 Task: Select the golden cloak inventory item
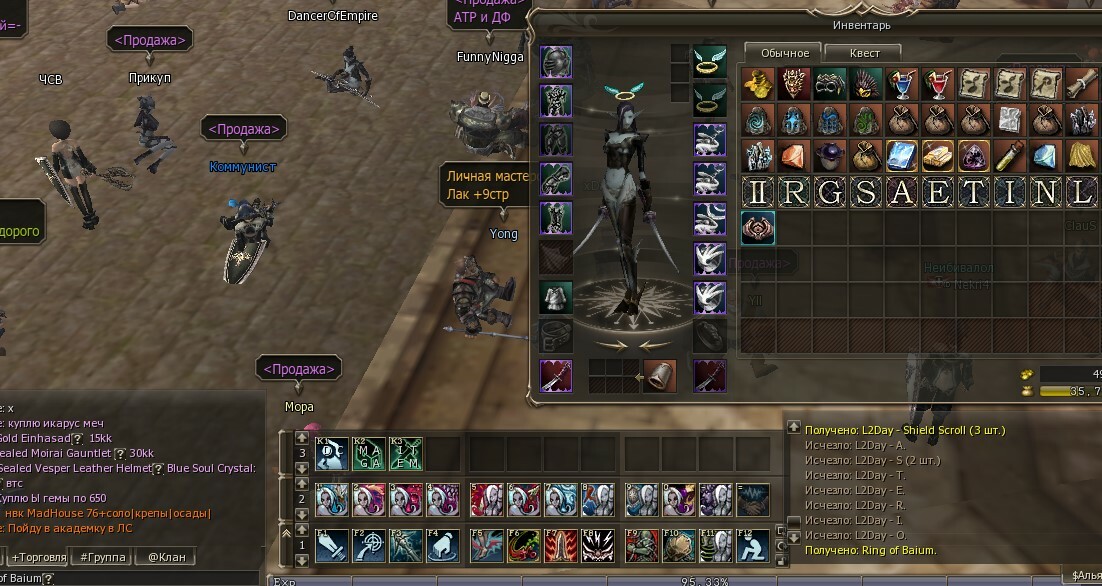(x=1082, y=156)
